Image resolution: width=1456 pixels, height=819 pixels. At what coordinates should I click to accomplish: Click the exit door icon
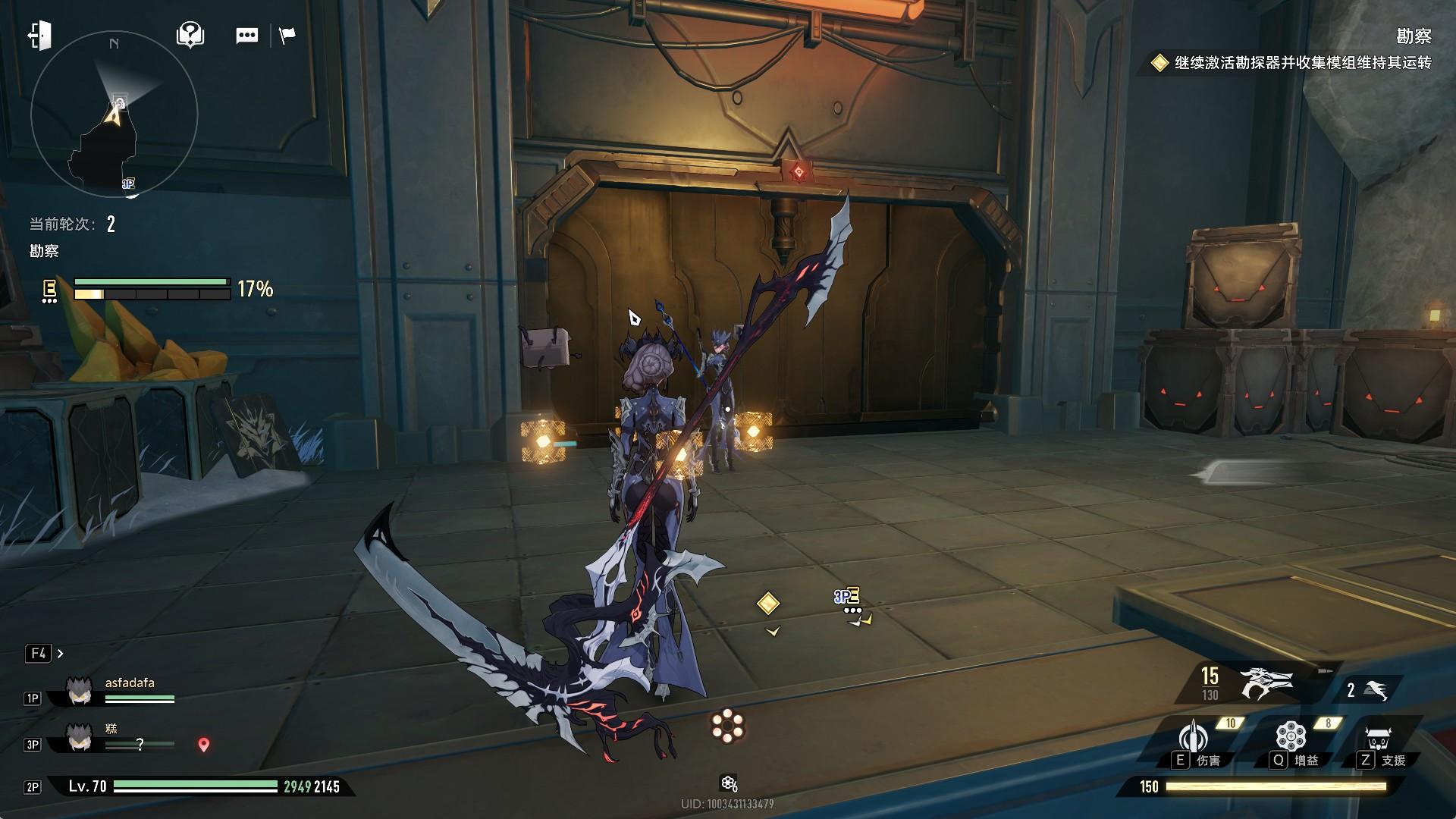[39, 36]
